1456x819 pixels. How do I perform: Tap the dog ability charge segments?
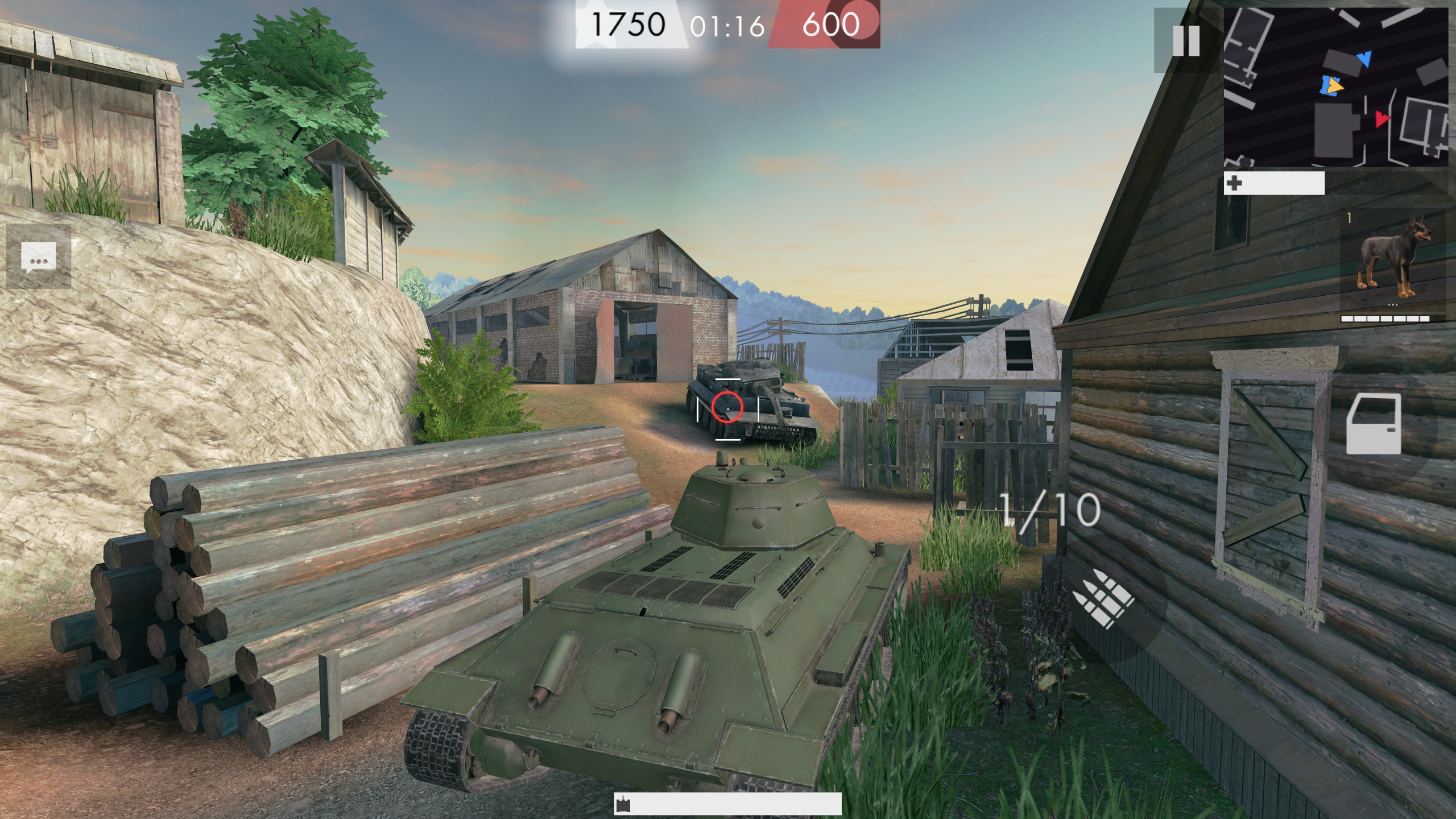1385,318
